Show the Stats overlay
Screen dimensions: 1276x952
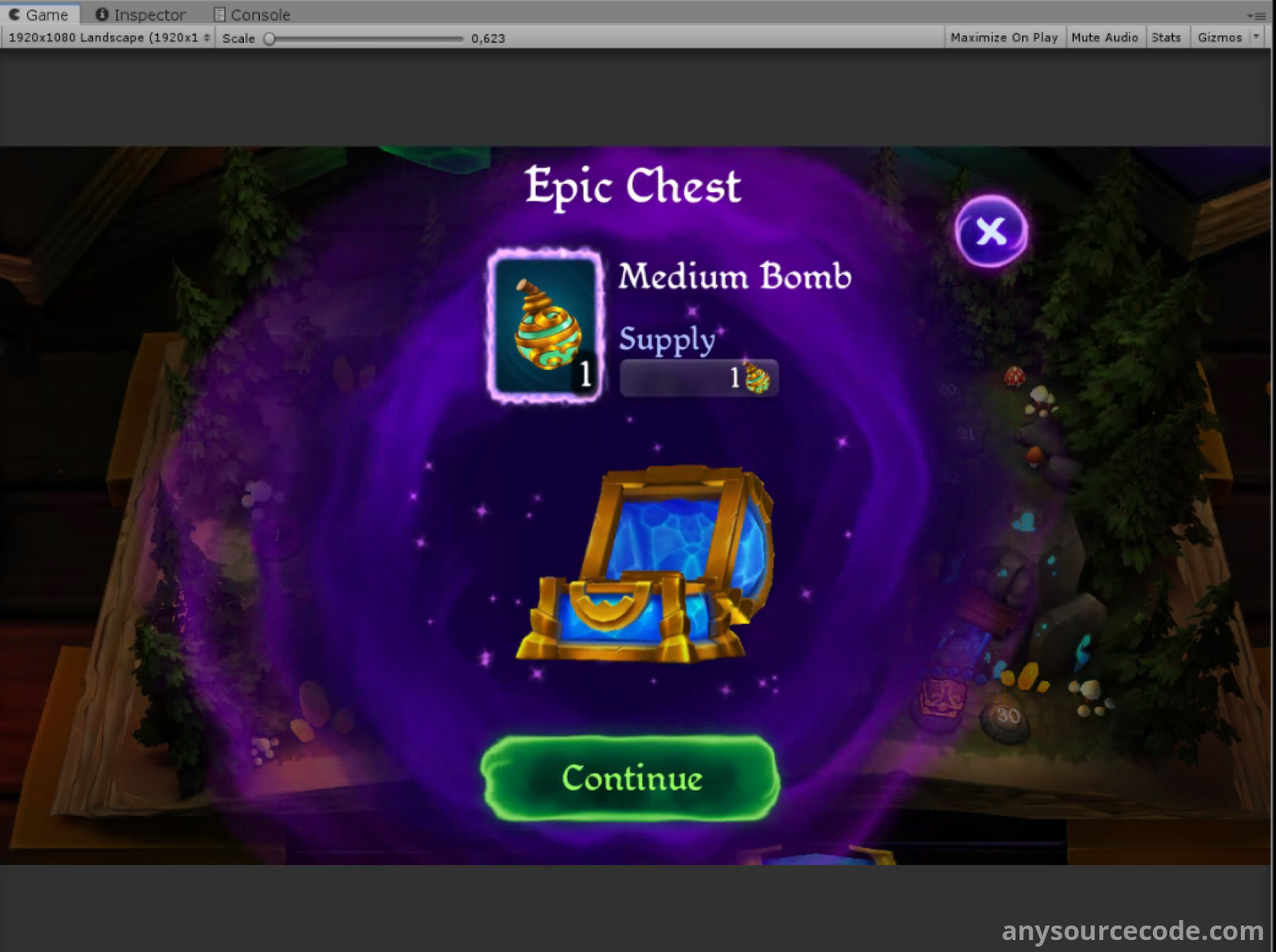click(x=1165, y=37)
